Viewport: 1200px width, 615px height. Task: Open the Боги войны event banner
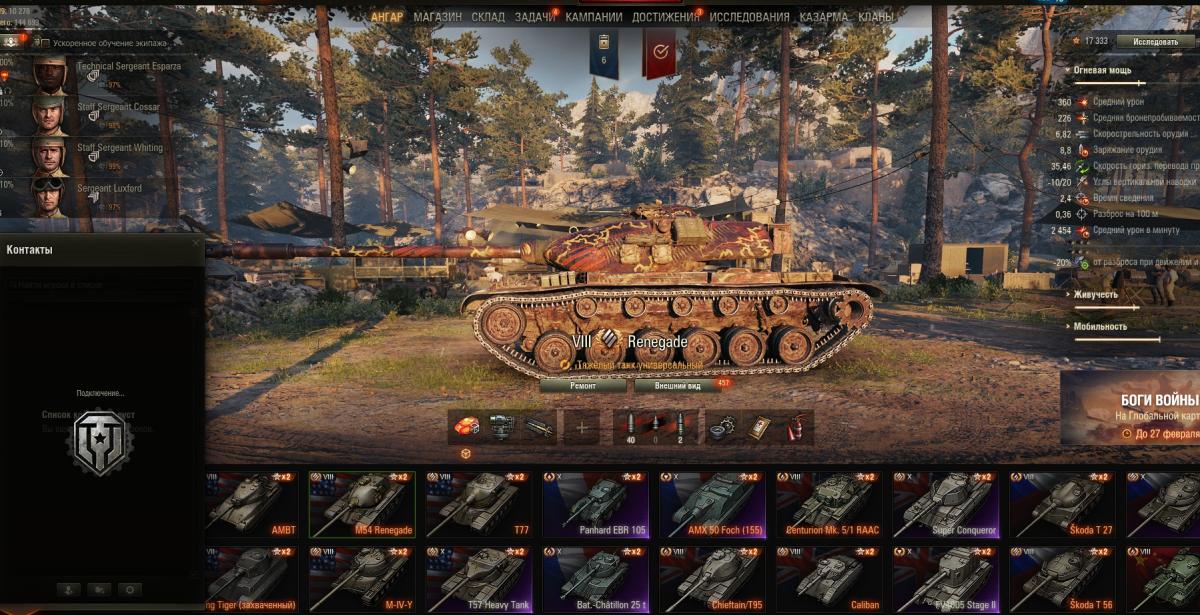tap(1130, 407)
